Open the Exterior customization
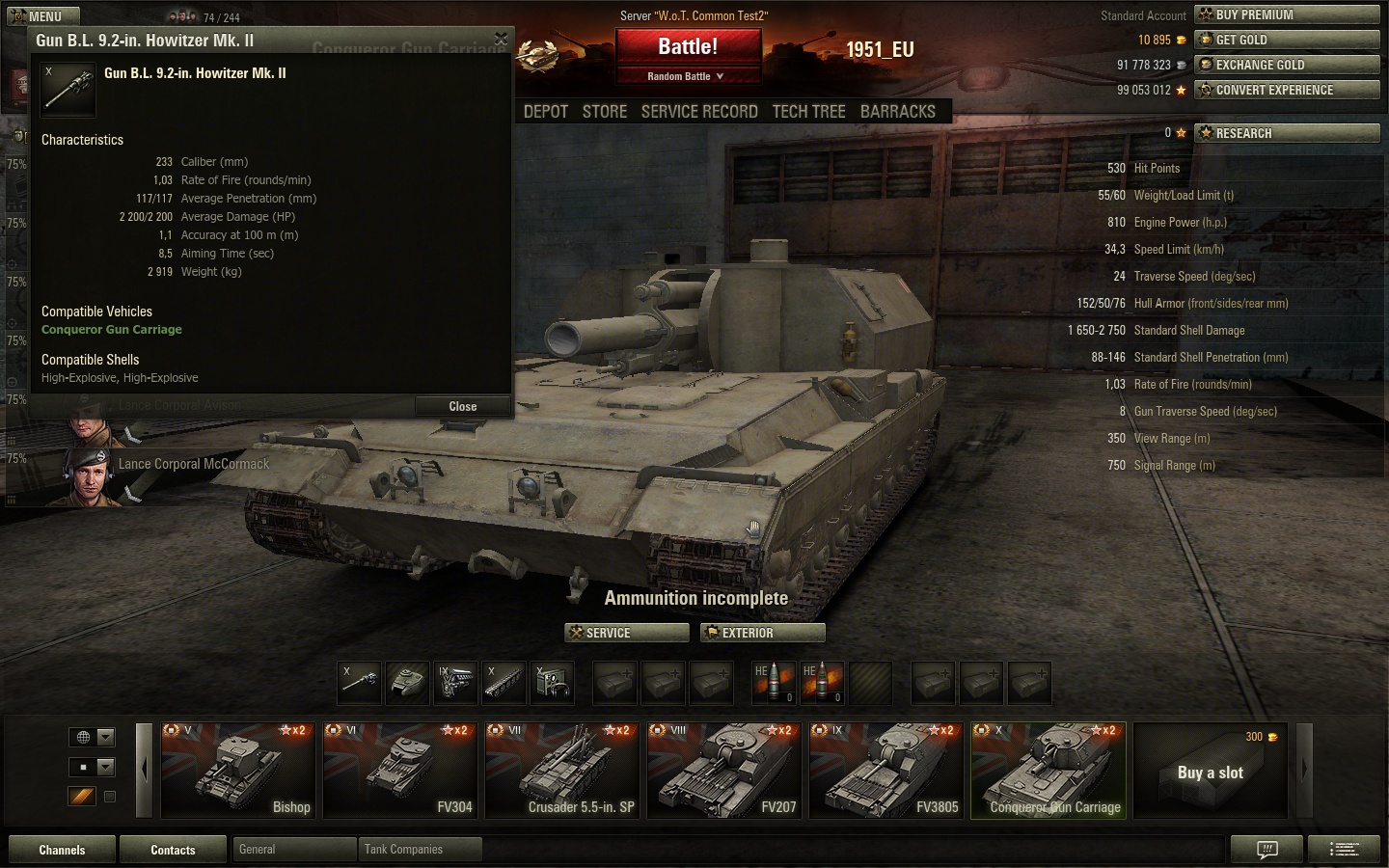 [x=762, y=633]
